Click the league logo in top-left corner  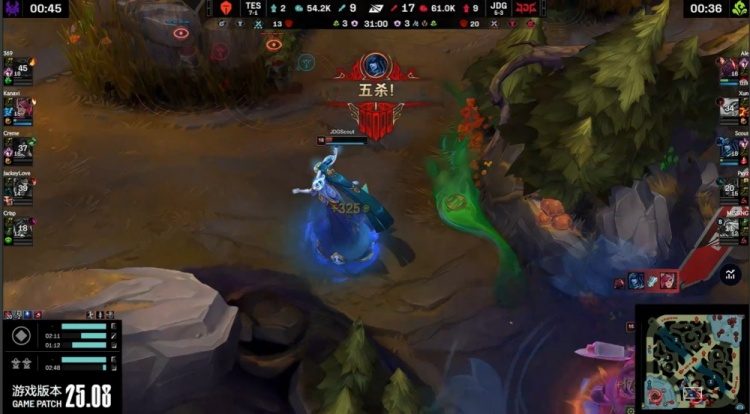(x=11, y=8)
